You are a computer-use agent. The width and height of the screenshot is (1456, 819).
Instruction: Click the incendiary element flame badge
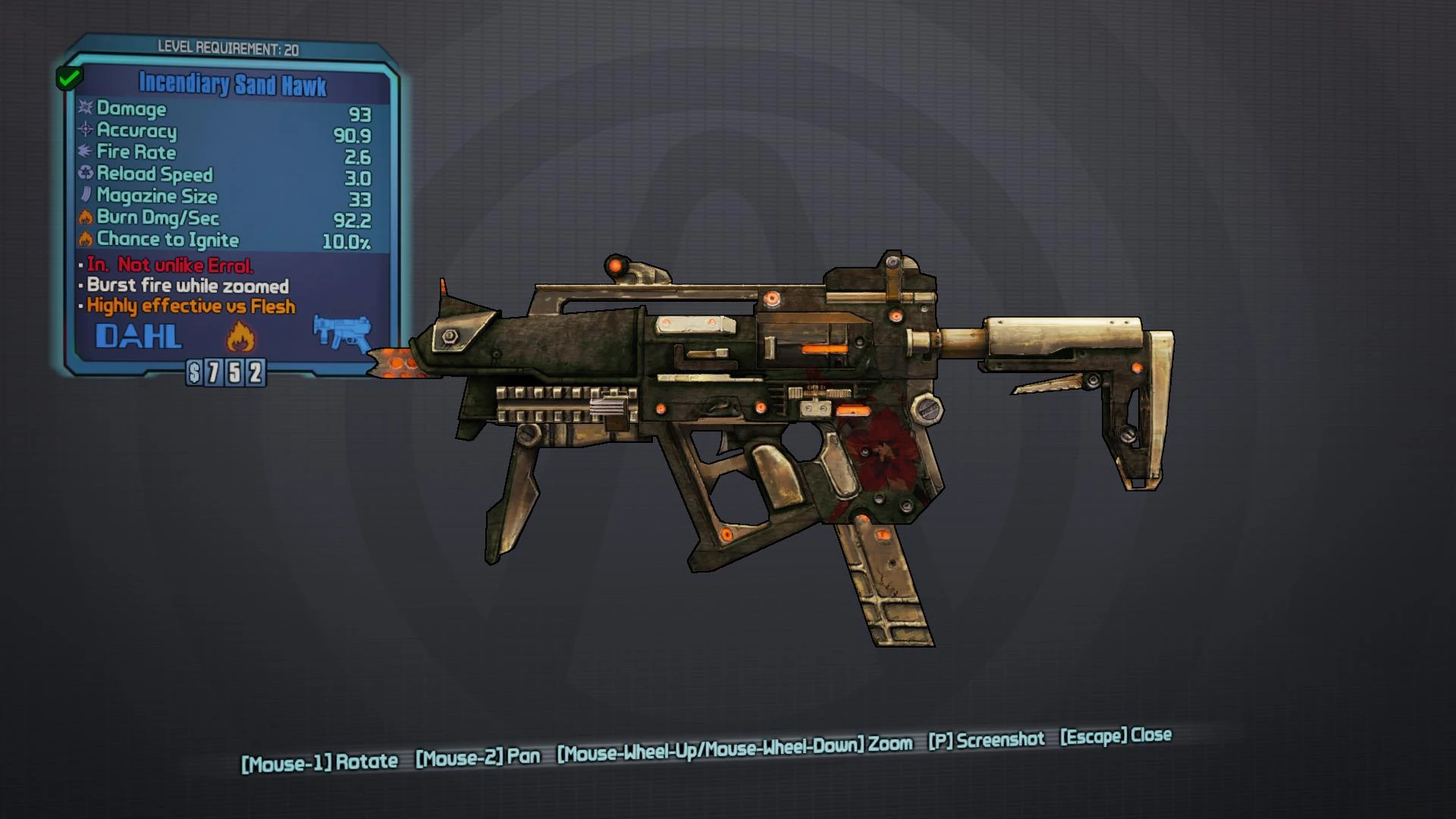(240, 335)
